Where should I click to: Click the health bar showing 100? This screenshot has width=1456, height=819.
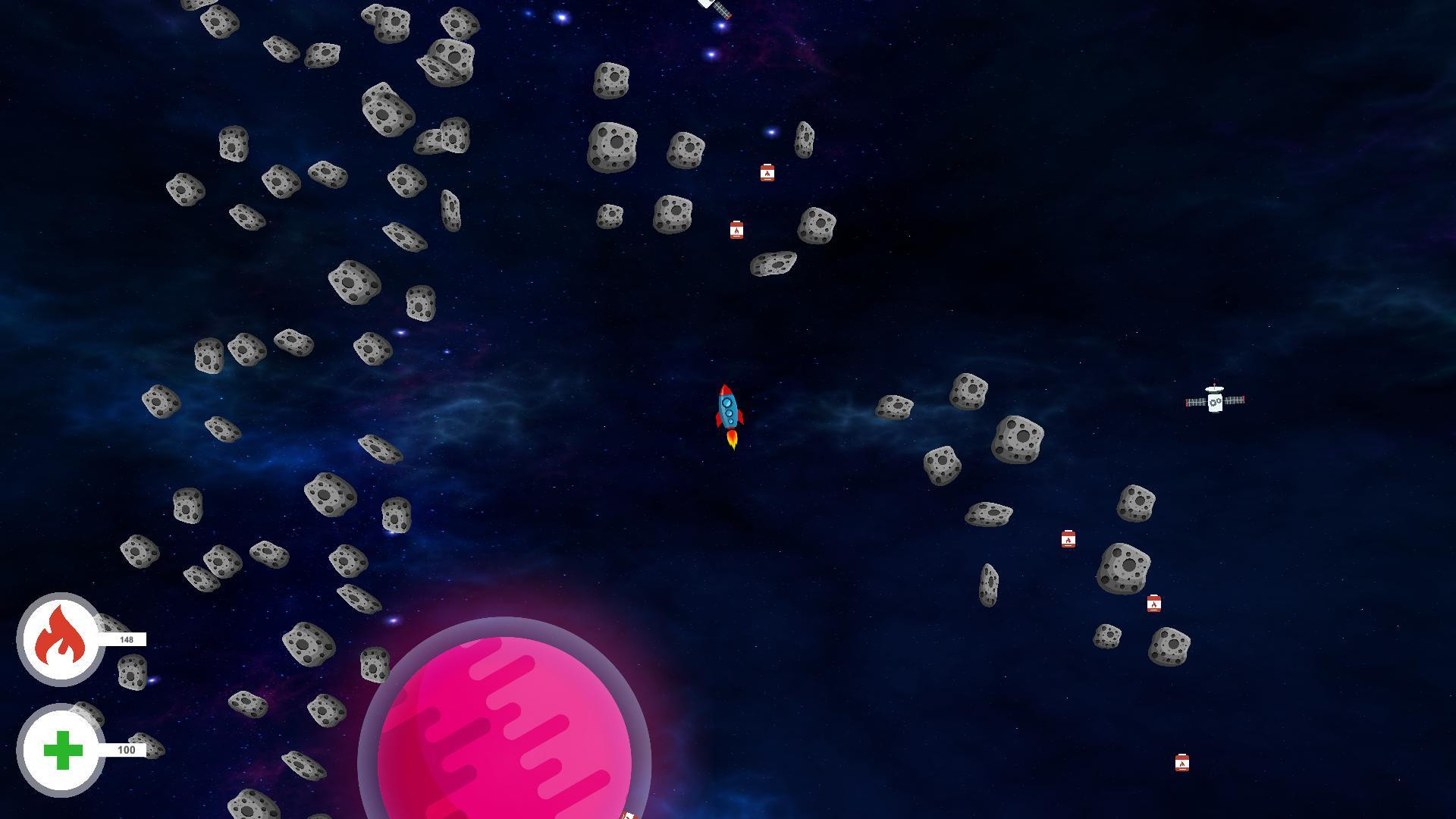click(x=125, y=749)
